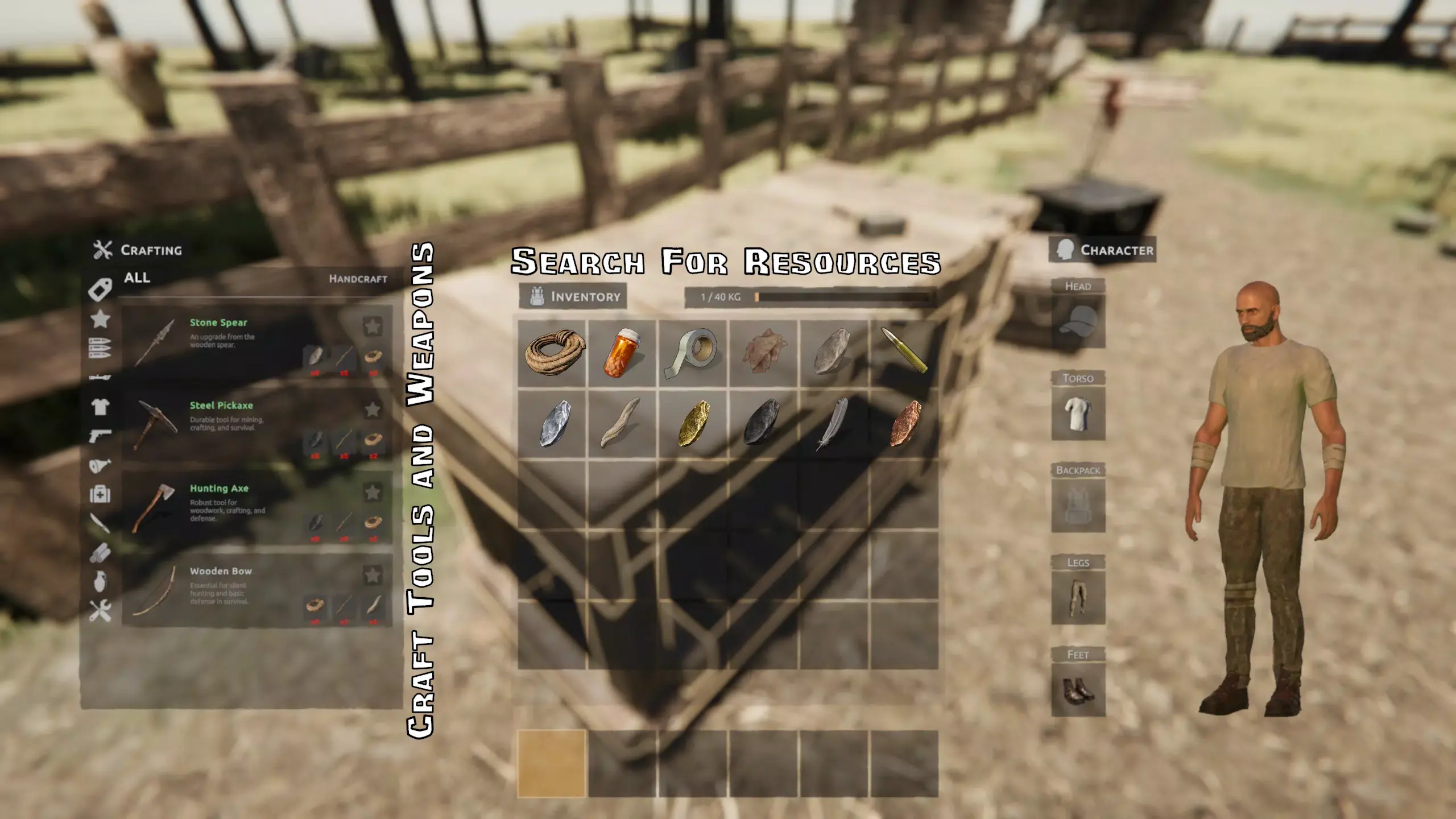Screen dimensions: 1456x819
Task: Select the duct tape roll
Action: (693, 353)
